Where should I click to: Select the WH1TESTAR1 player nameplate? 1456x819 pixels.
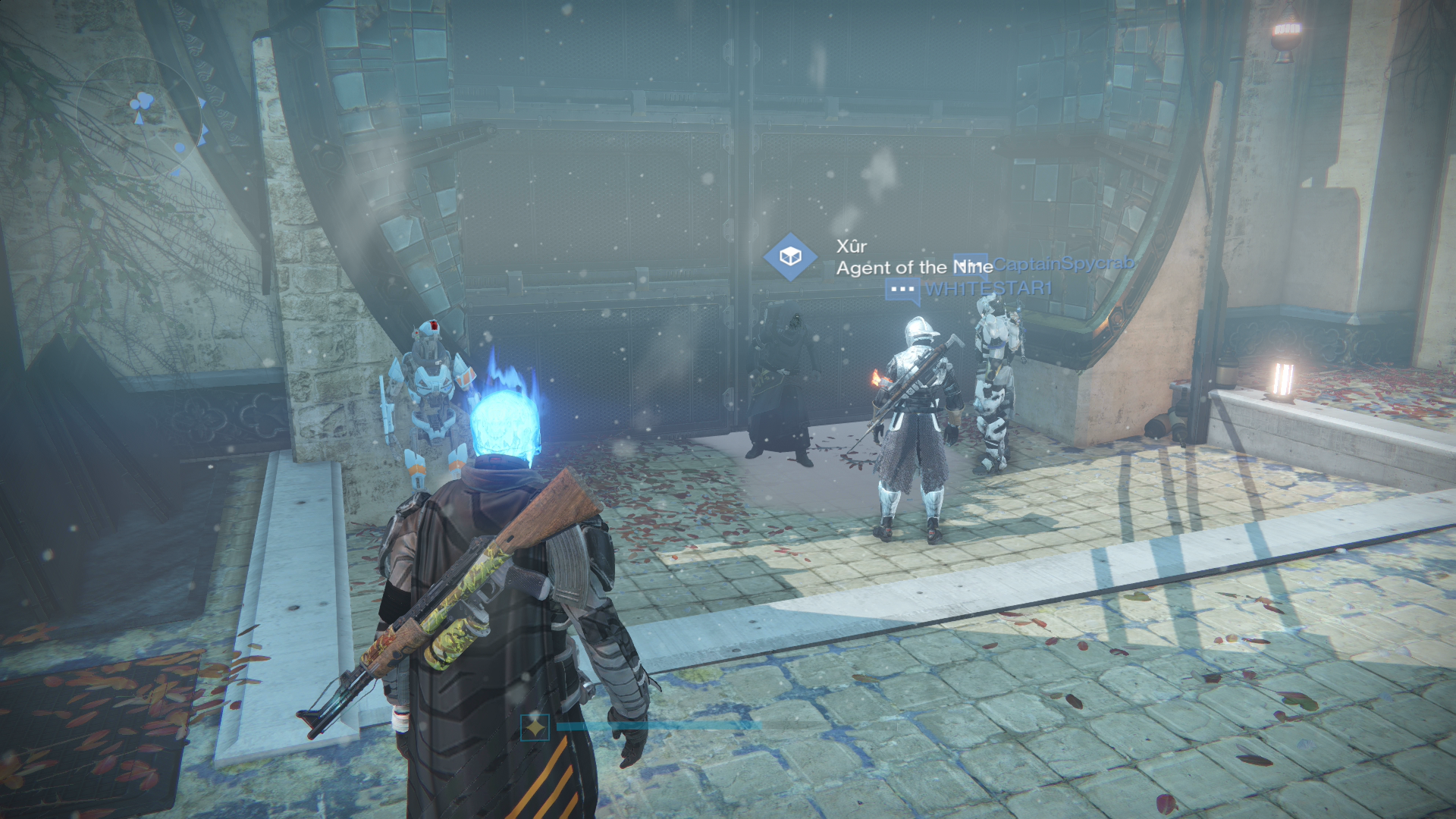[988, 289]
